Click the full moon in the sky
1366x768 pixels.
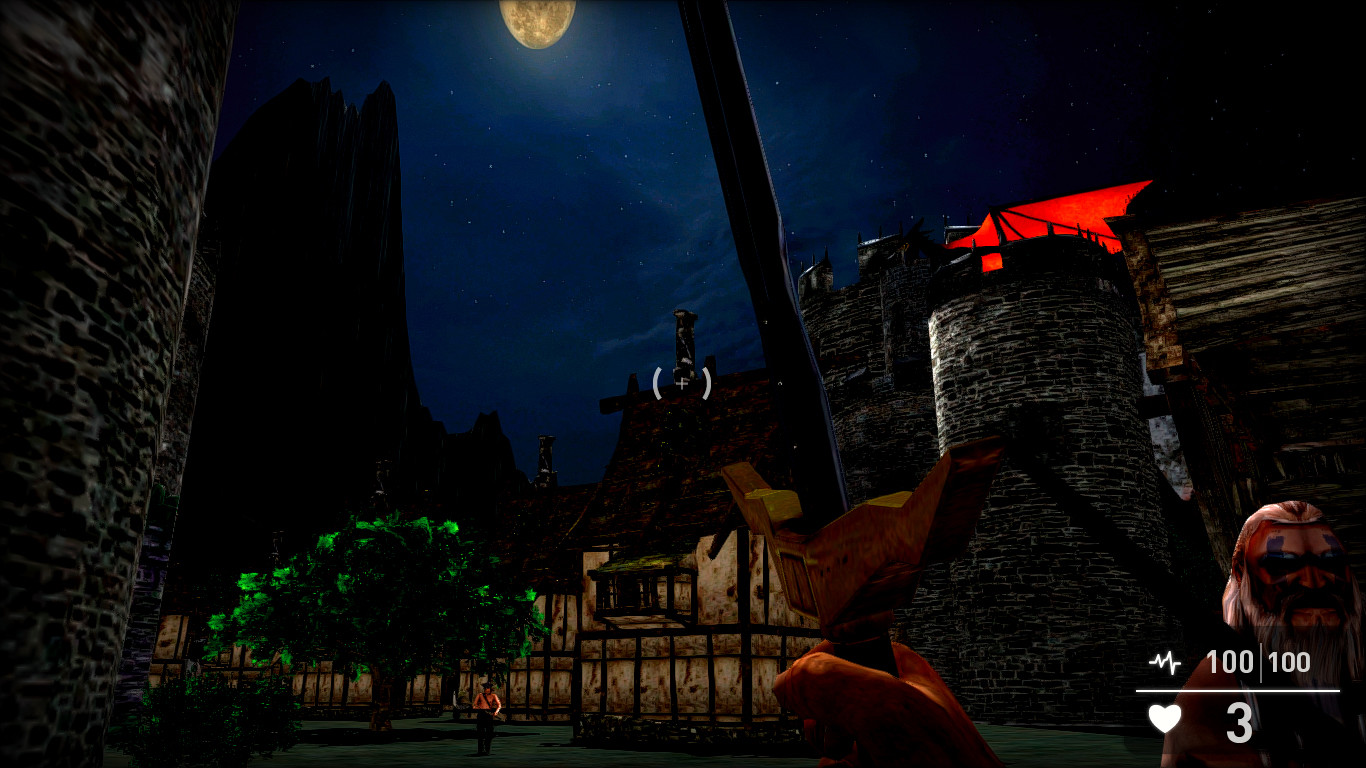click(538, 20)
